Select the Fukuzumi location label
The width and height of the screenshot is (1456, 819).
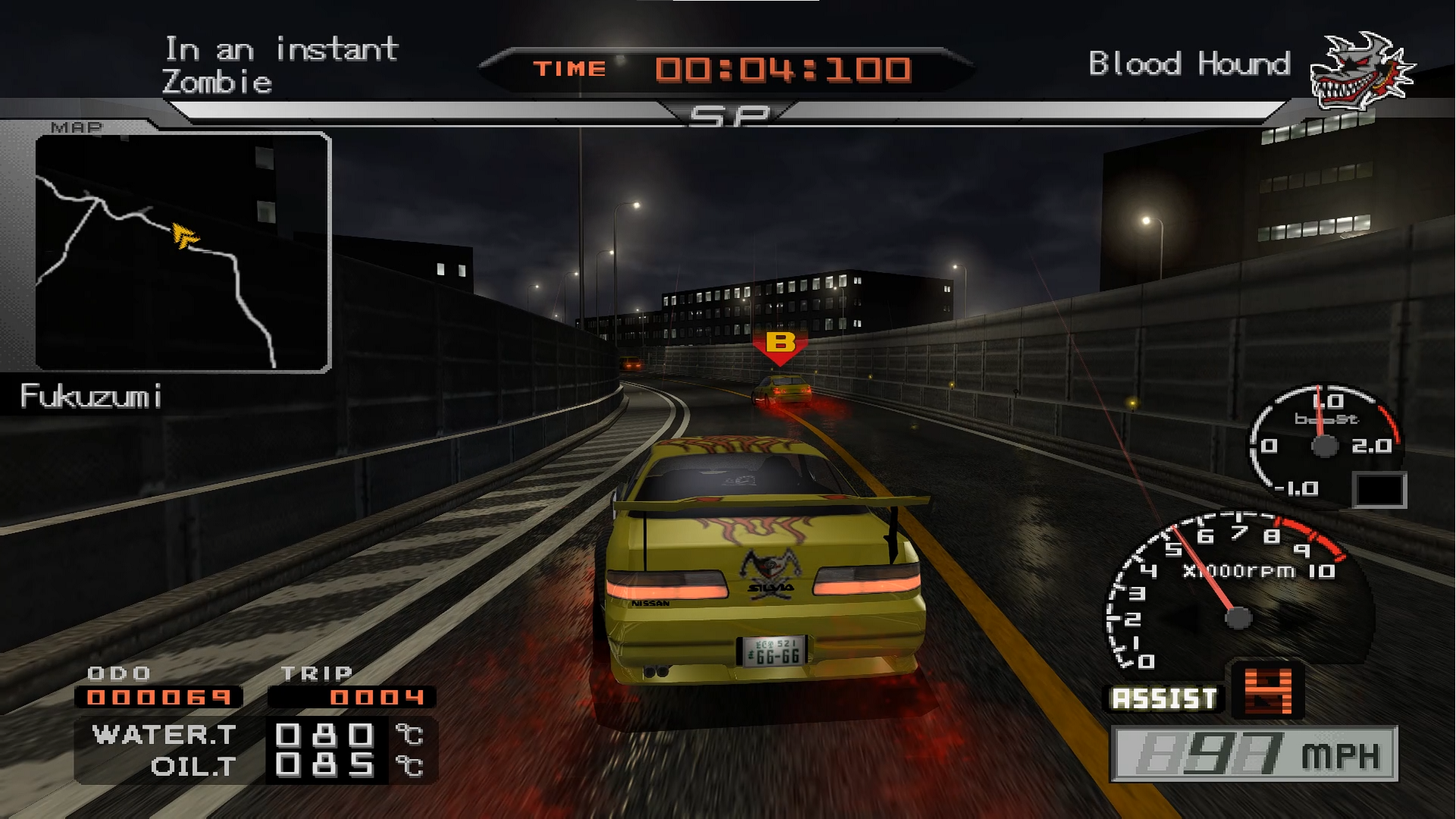91,395
